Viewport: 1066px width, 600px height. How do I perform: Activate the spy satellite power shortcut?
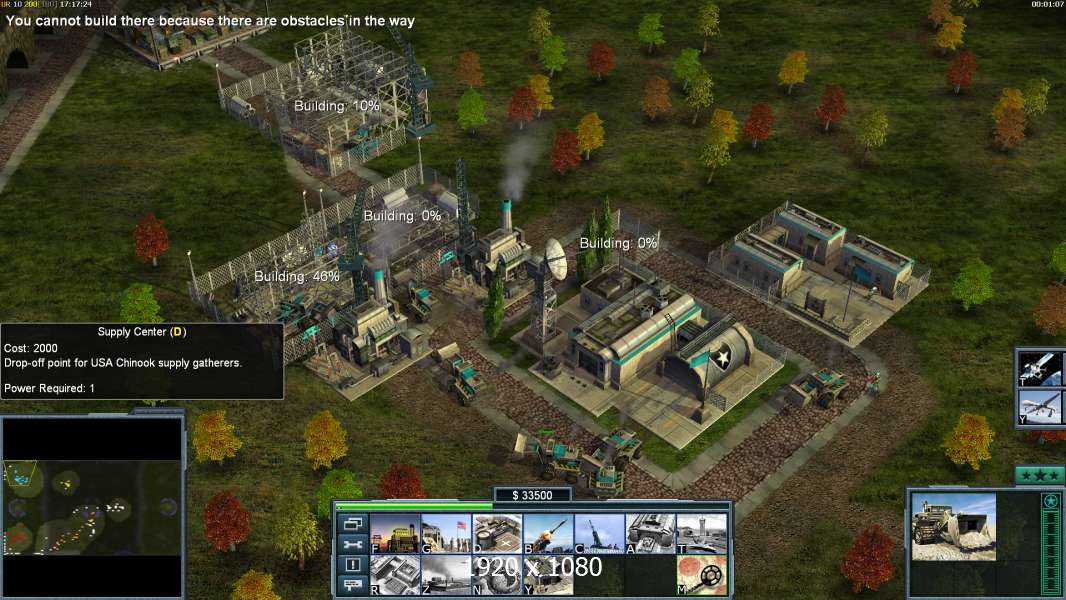click(x=1041, y=368)
